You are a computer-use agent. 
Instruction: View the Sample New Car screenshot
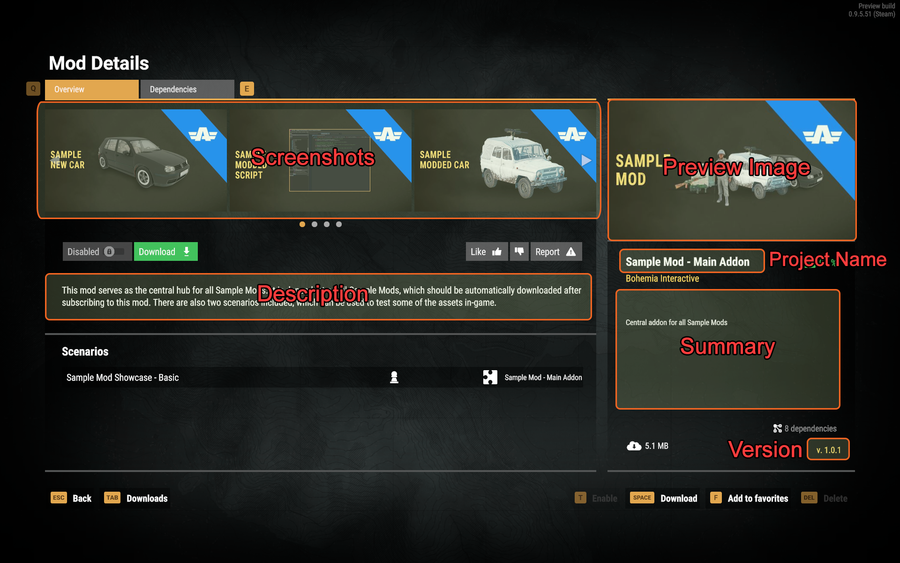coord(135,160)
